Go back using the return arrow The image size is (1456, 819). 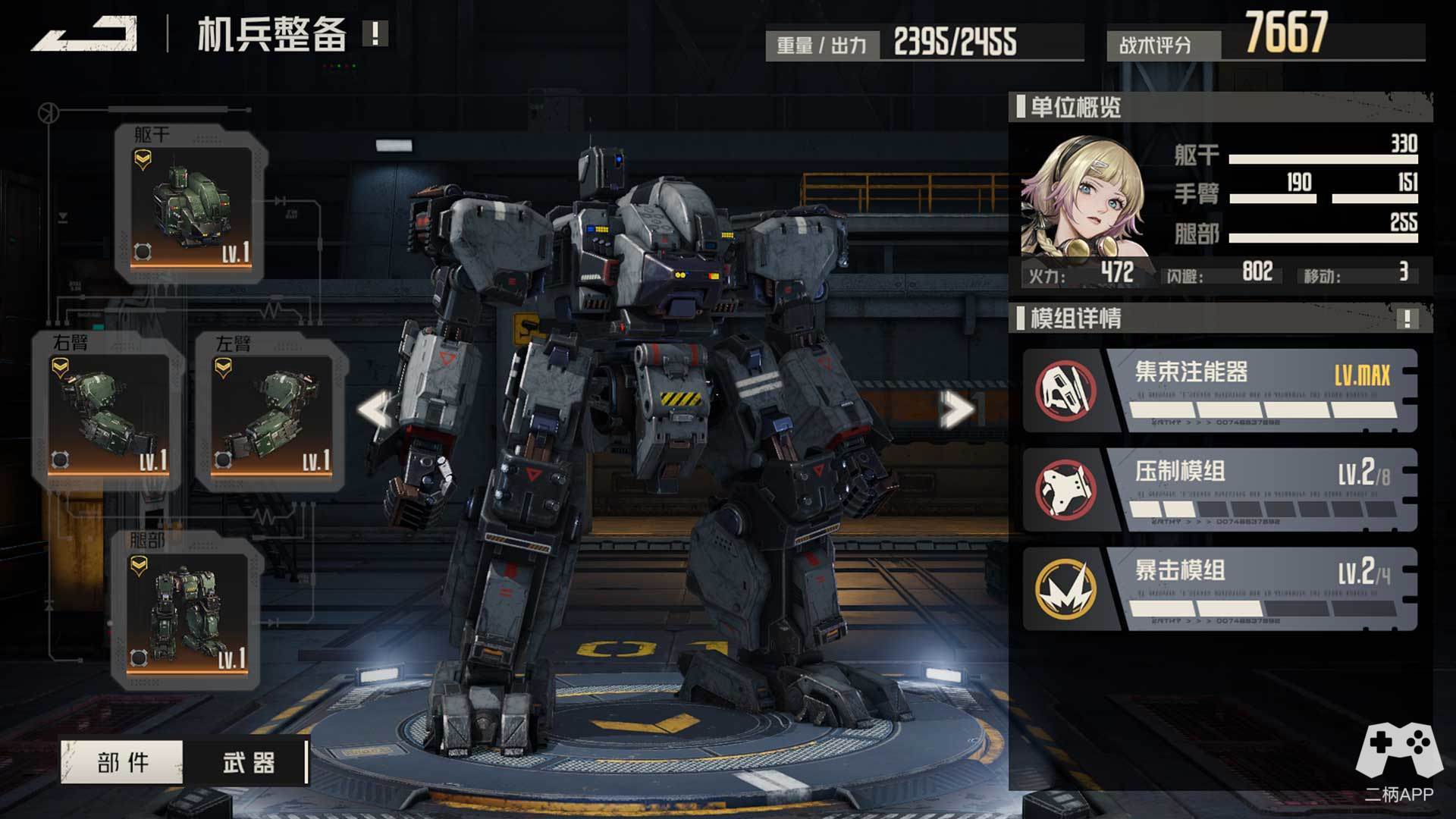pos(85,34)
